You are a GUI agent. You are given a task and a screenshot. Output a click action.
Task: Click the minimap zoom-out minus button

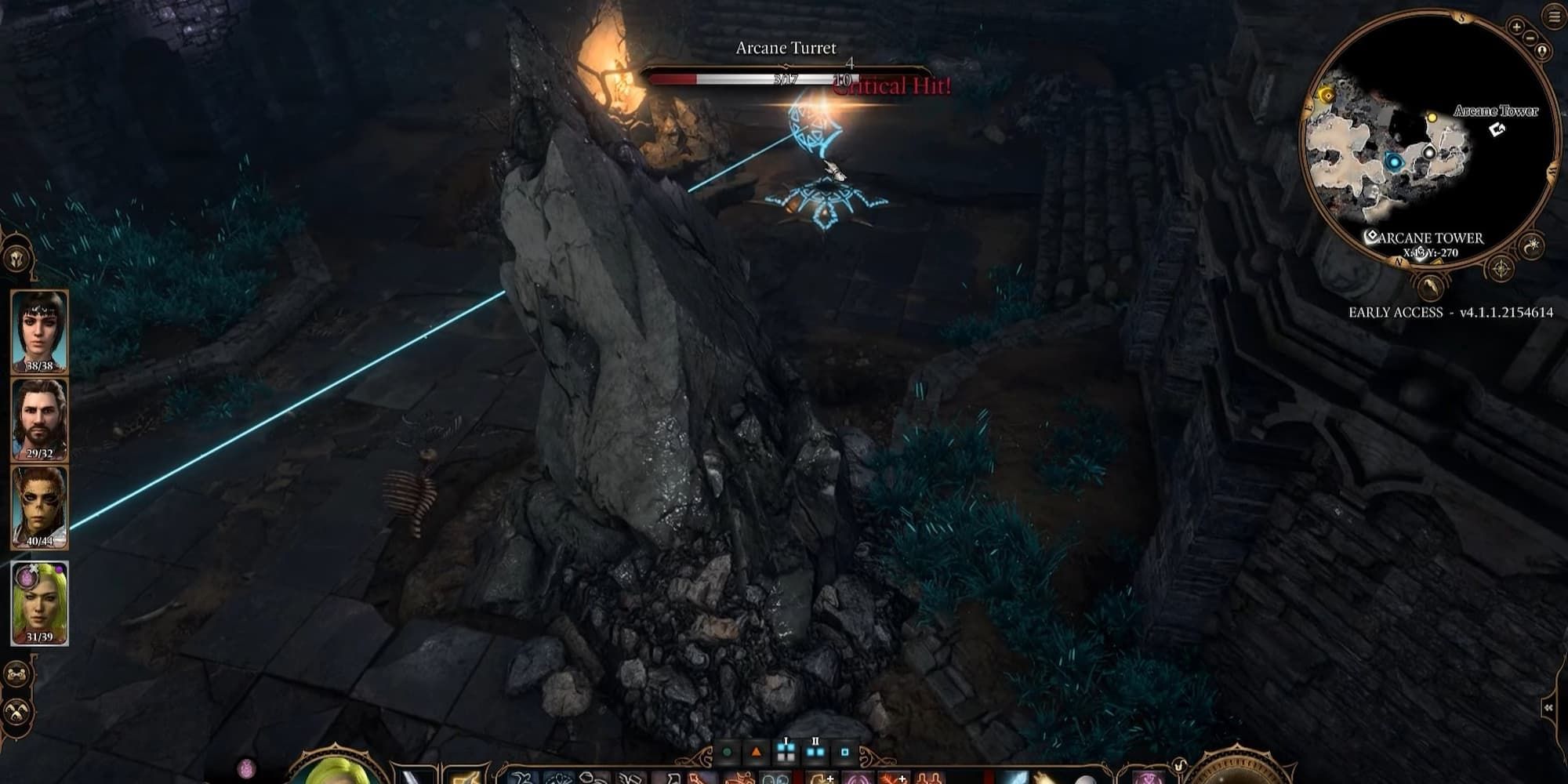1530,37
